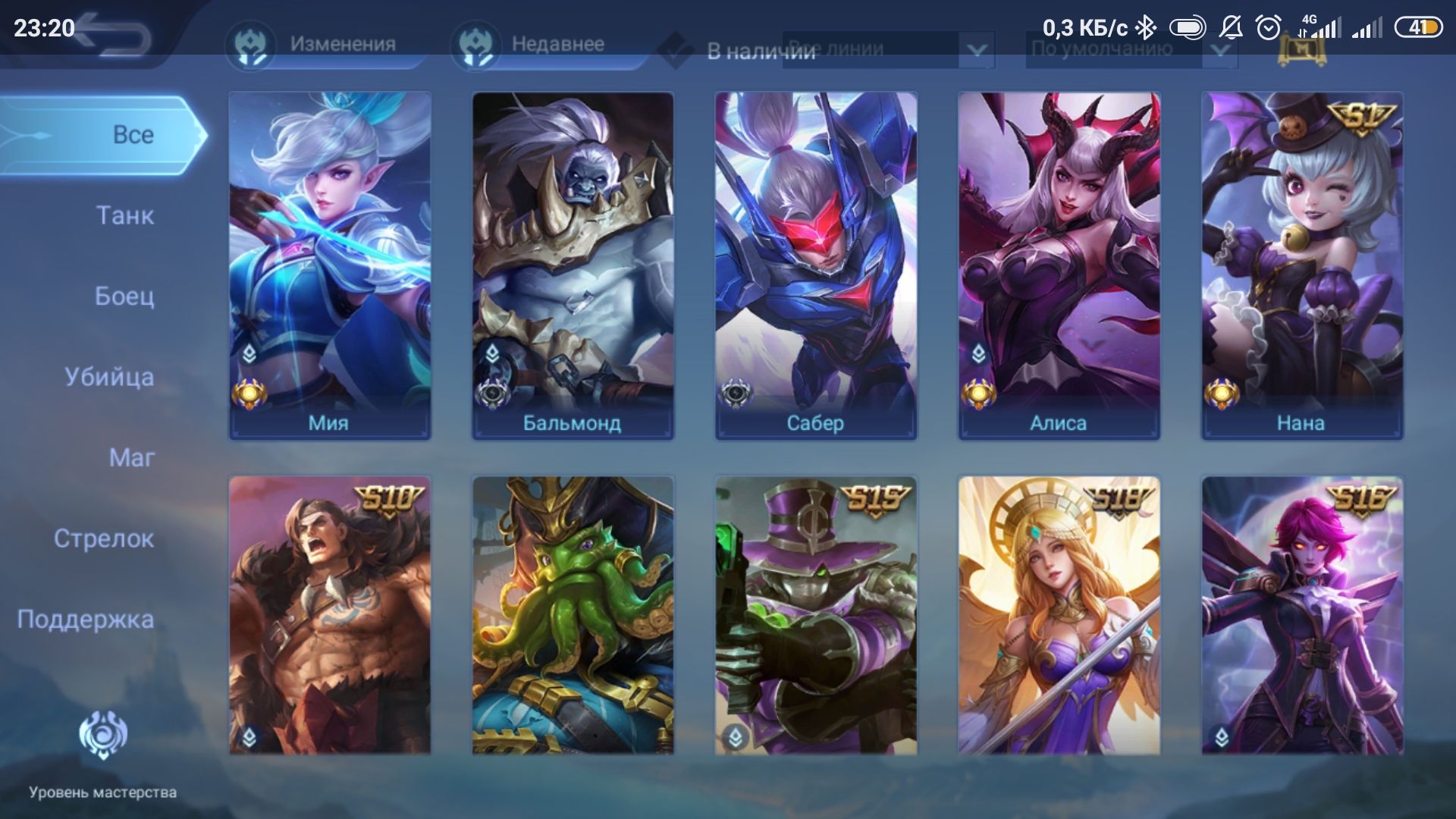
Task: Switch to the Танк tab
Action: (125, 216)
